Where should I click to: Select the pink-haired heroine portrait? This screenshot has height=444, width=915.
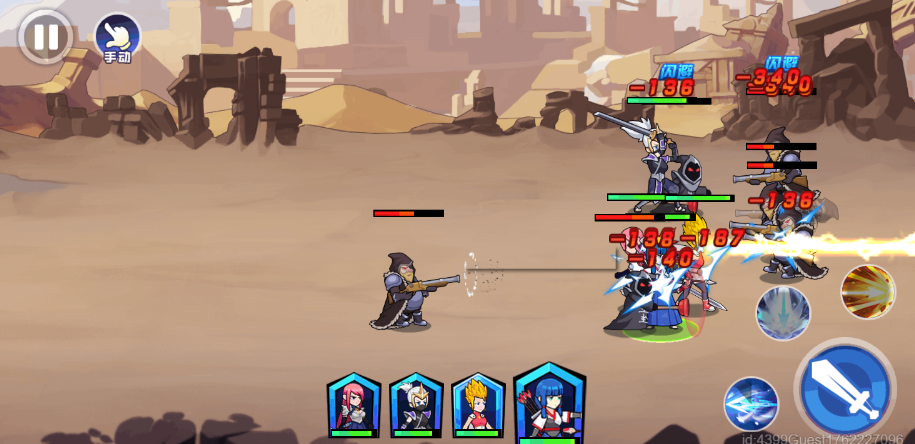354,404
